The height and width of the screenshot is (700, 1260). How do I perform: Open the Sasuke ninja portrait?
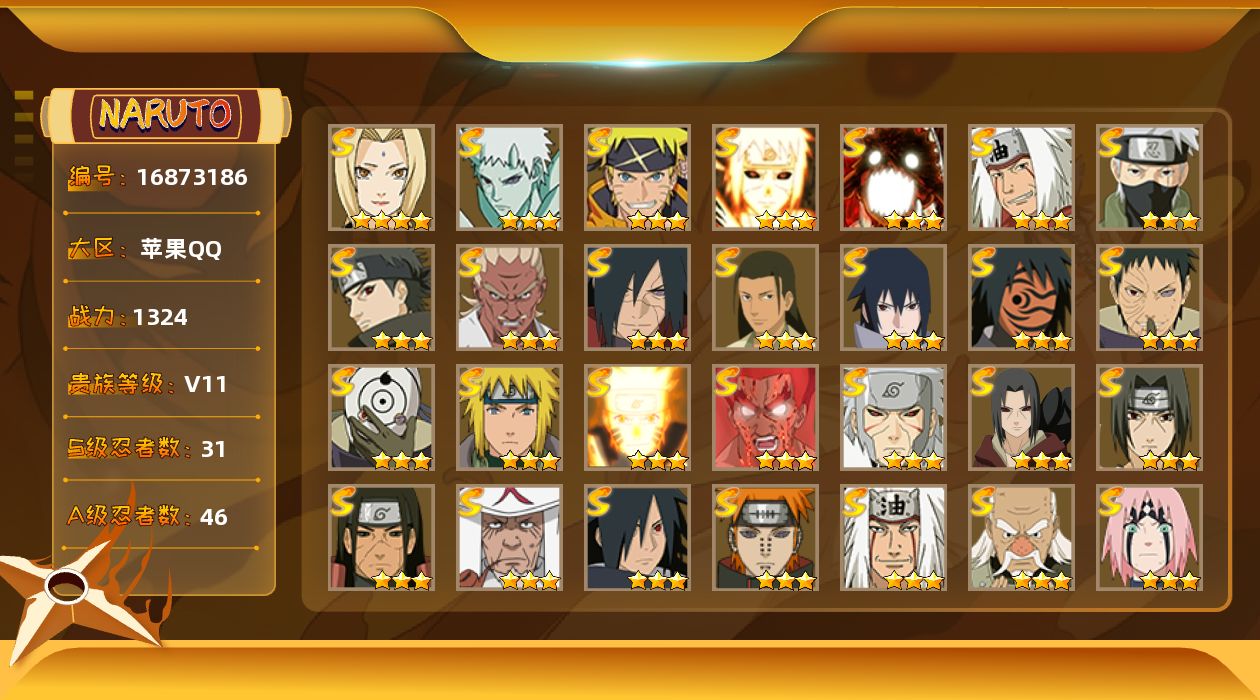pos(893,297)
